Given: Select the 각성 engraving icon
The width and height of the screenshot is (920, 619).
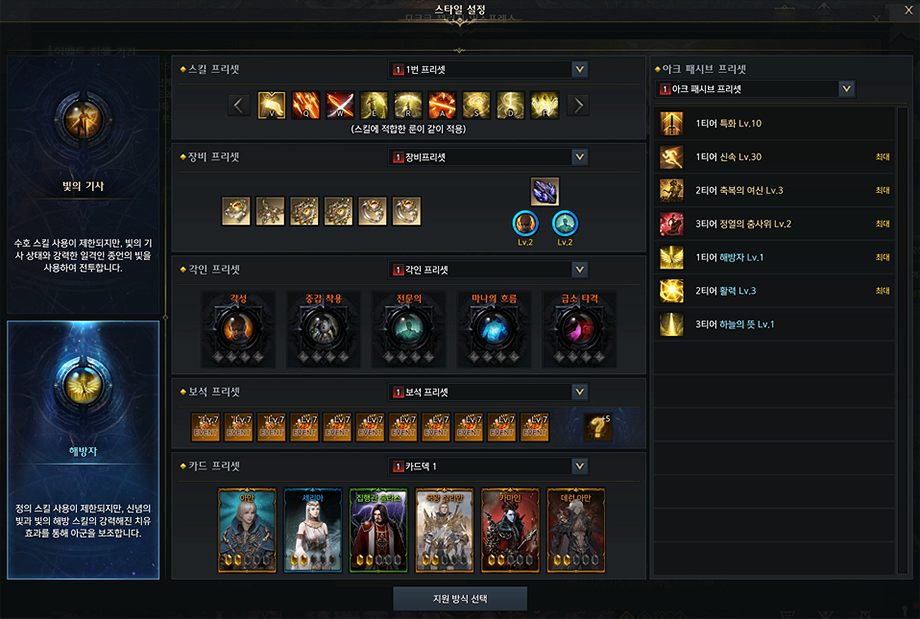Looking at the screenshot, I should tap(239, 329).
